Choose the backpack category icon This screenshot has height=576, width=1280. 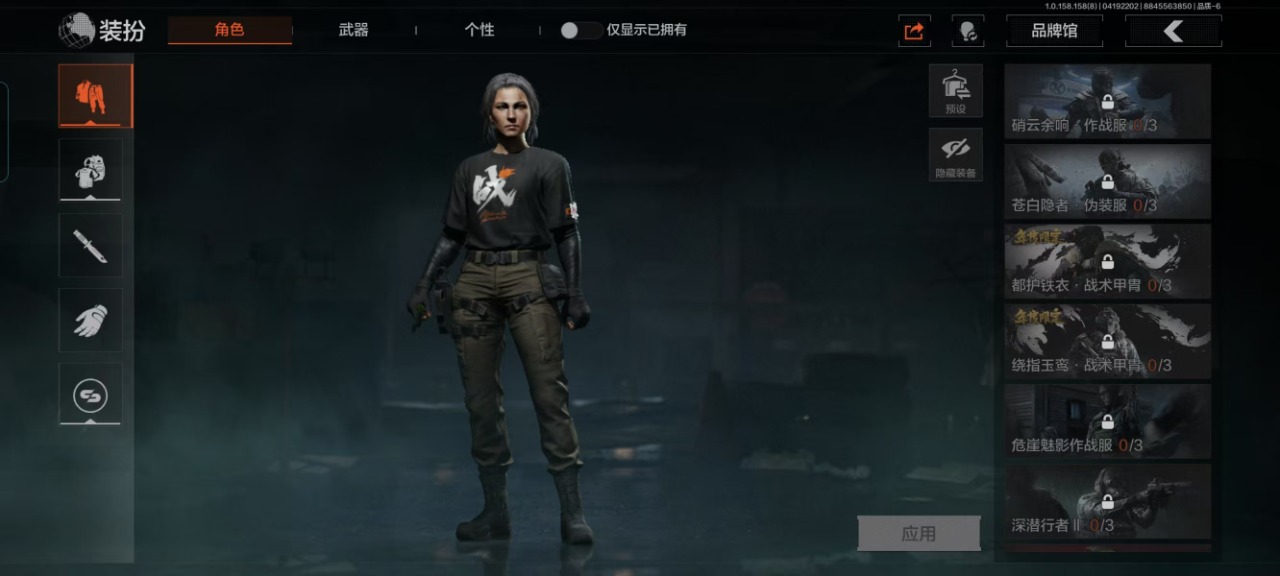point(90,170)
